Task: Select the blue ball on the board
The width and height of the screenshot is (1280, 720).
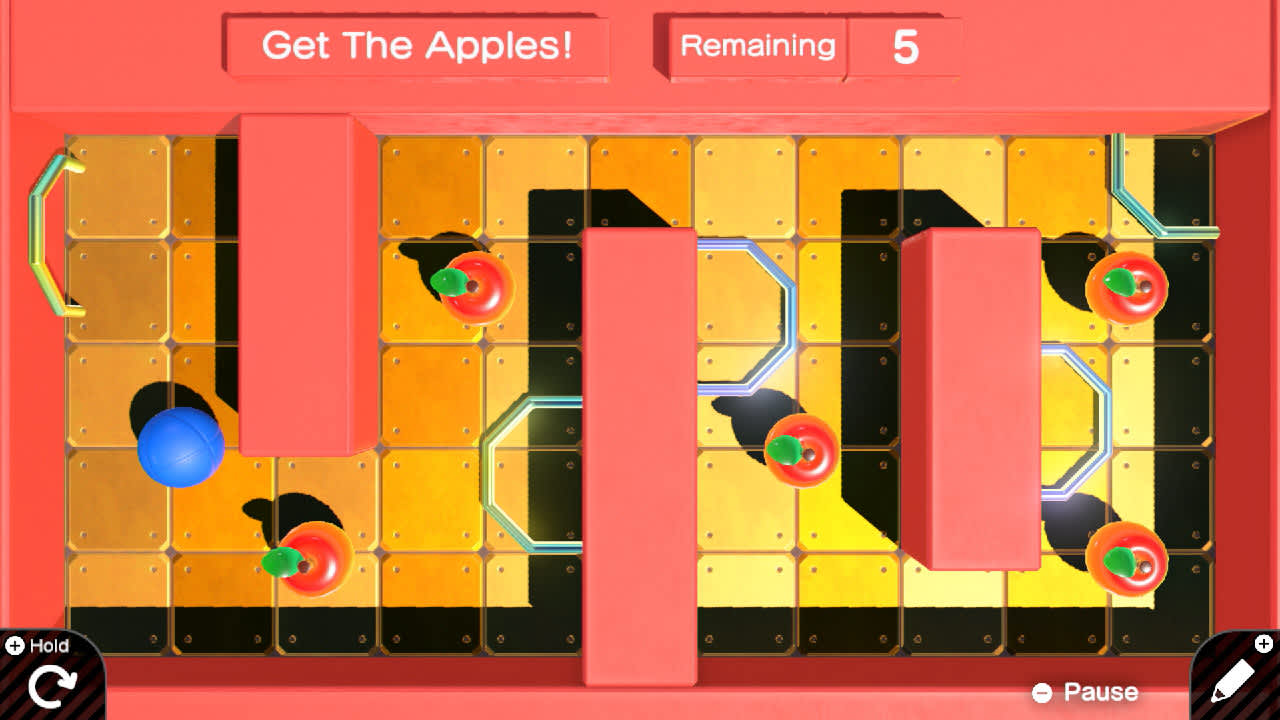Action: tap(182, 449)
